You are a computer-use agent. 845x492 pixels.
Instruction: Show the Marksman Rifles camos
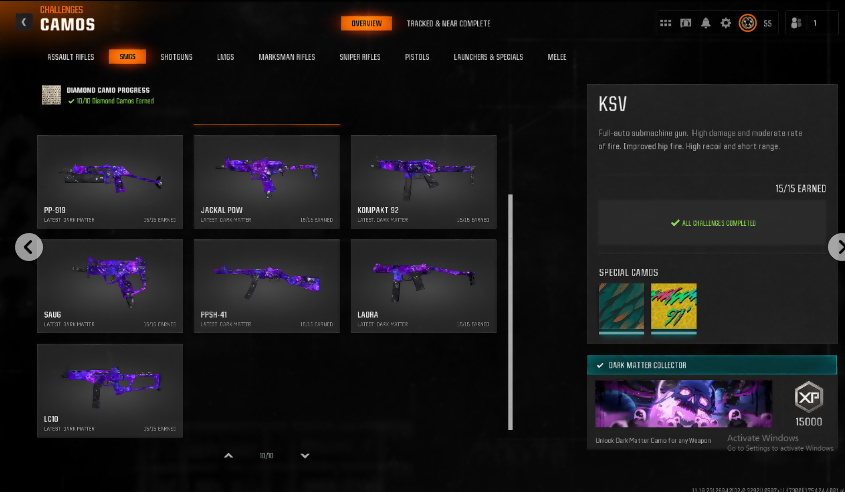(286, 57)
